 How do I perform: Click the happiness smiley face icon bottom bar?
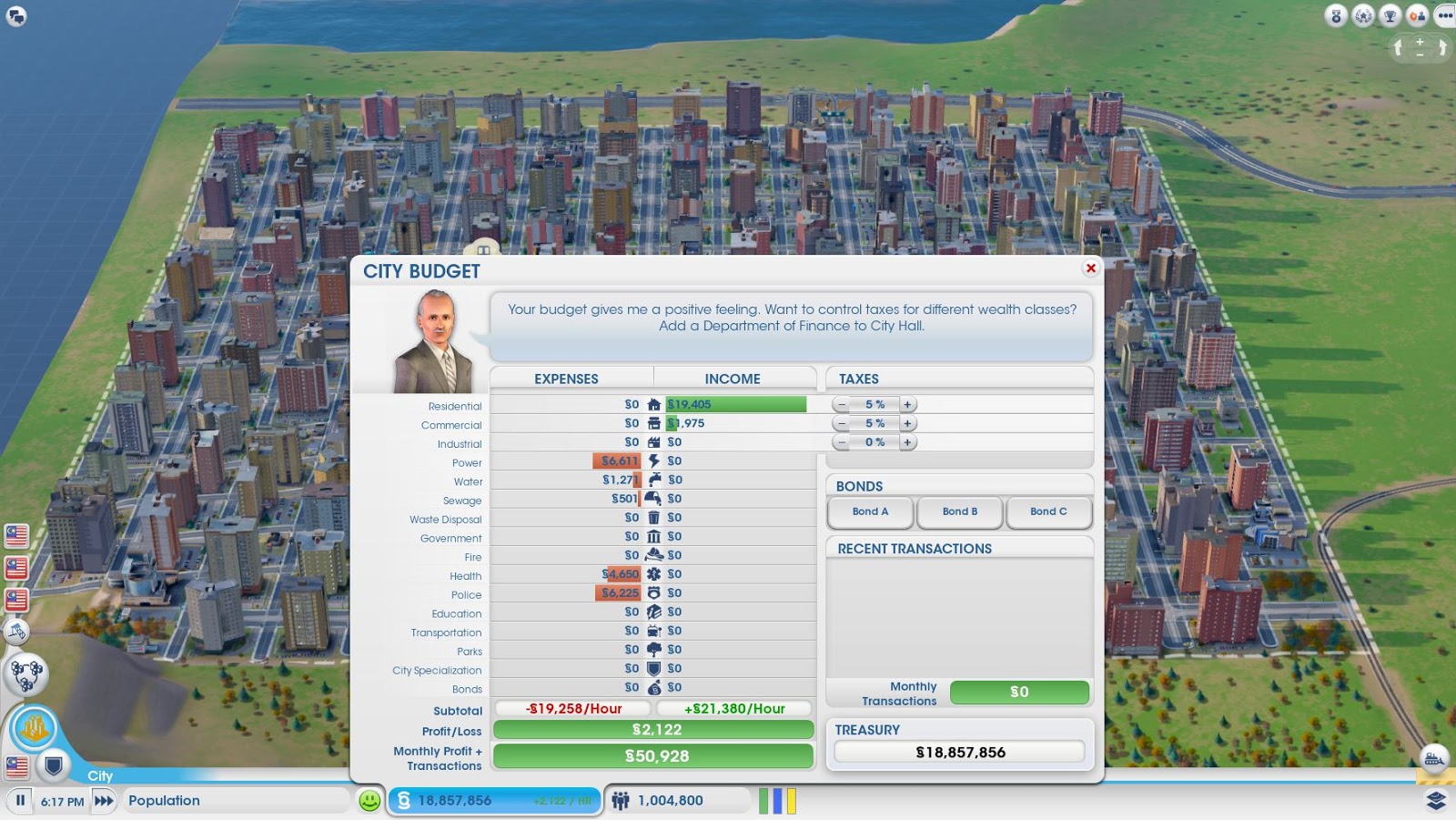pyautogui.click(x=368, y=800)
